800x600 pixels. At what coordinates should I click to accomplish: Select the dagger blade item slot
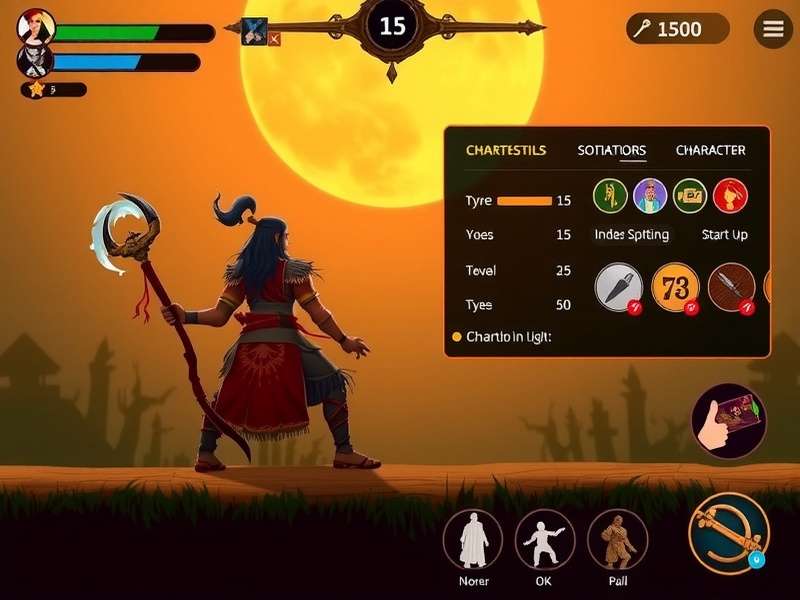(x=619, y=288)
